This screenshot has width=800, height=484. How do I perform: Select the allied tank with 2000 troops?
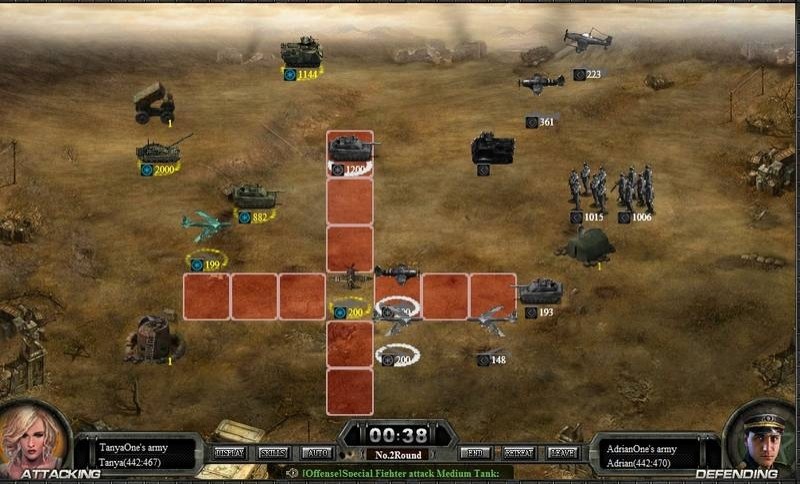click(x=161, y=150)
